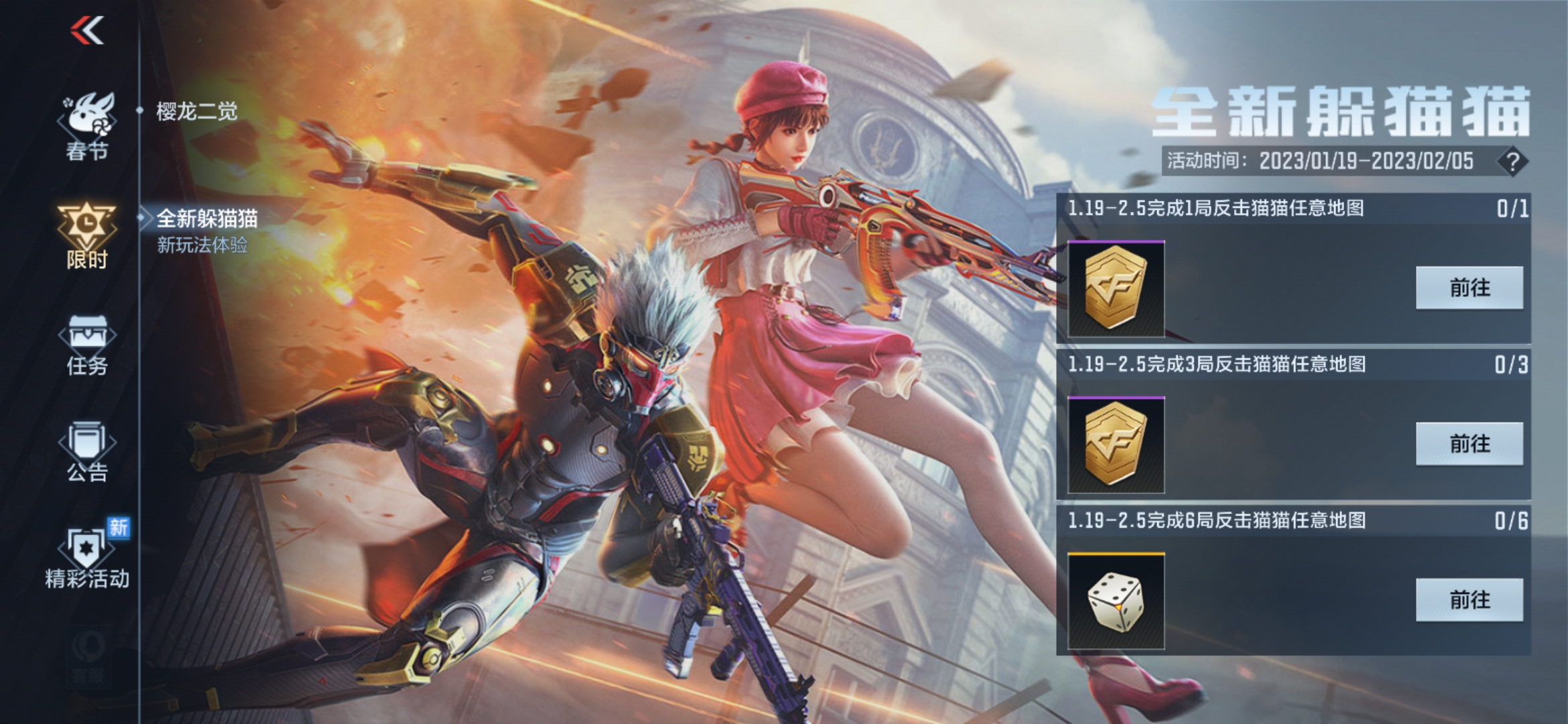
Task: View the 1-match task gold CF badge reward
Action: click(x=1116, y=289)
